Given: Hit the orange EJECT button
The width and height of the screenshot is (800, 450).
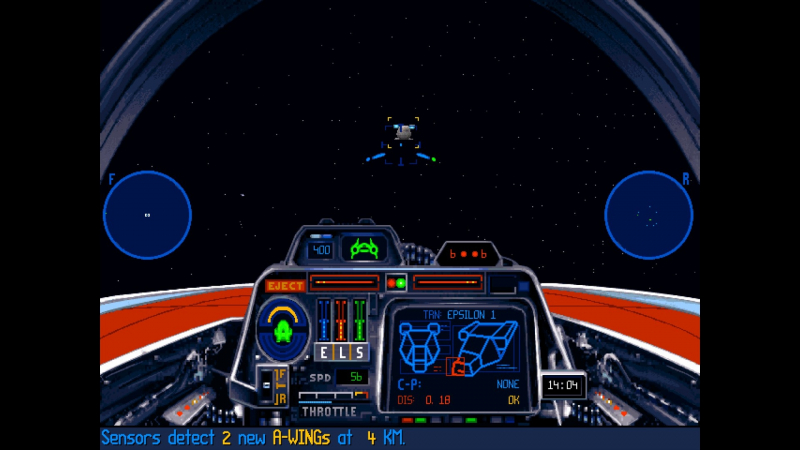Looking at the screenshot, I should pyautogui.click(x=285, y=286).
